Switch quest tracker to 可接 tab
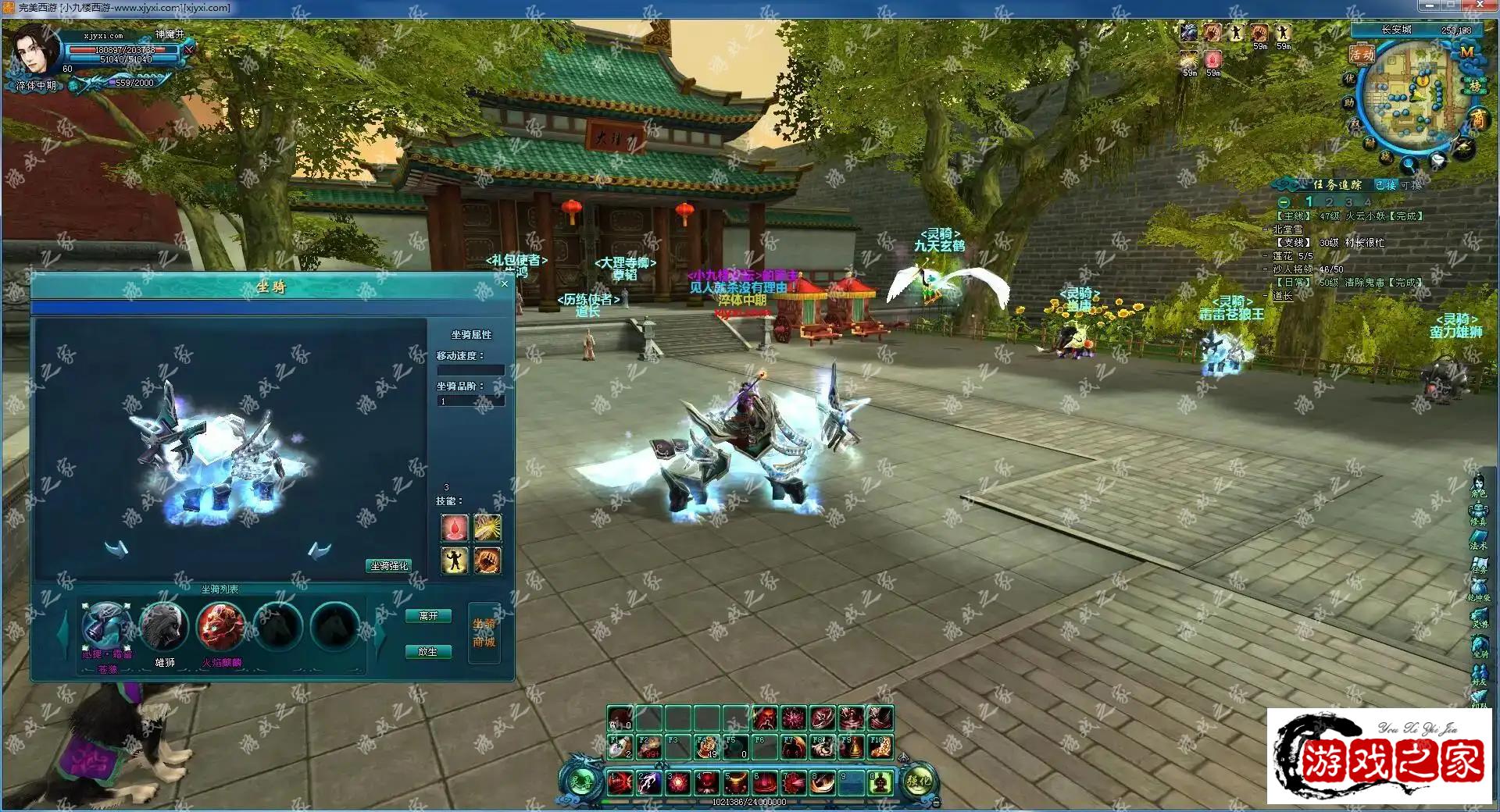This screenshot has width=1500, height=812. click(x=1411, y=185)
